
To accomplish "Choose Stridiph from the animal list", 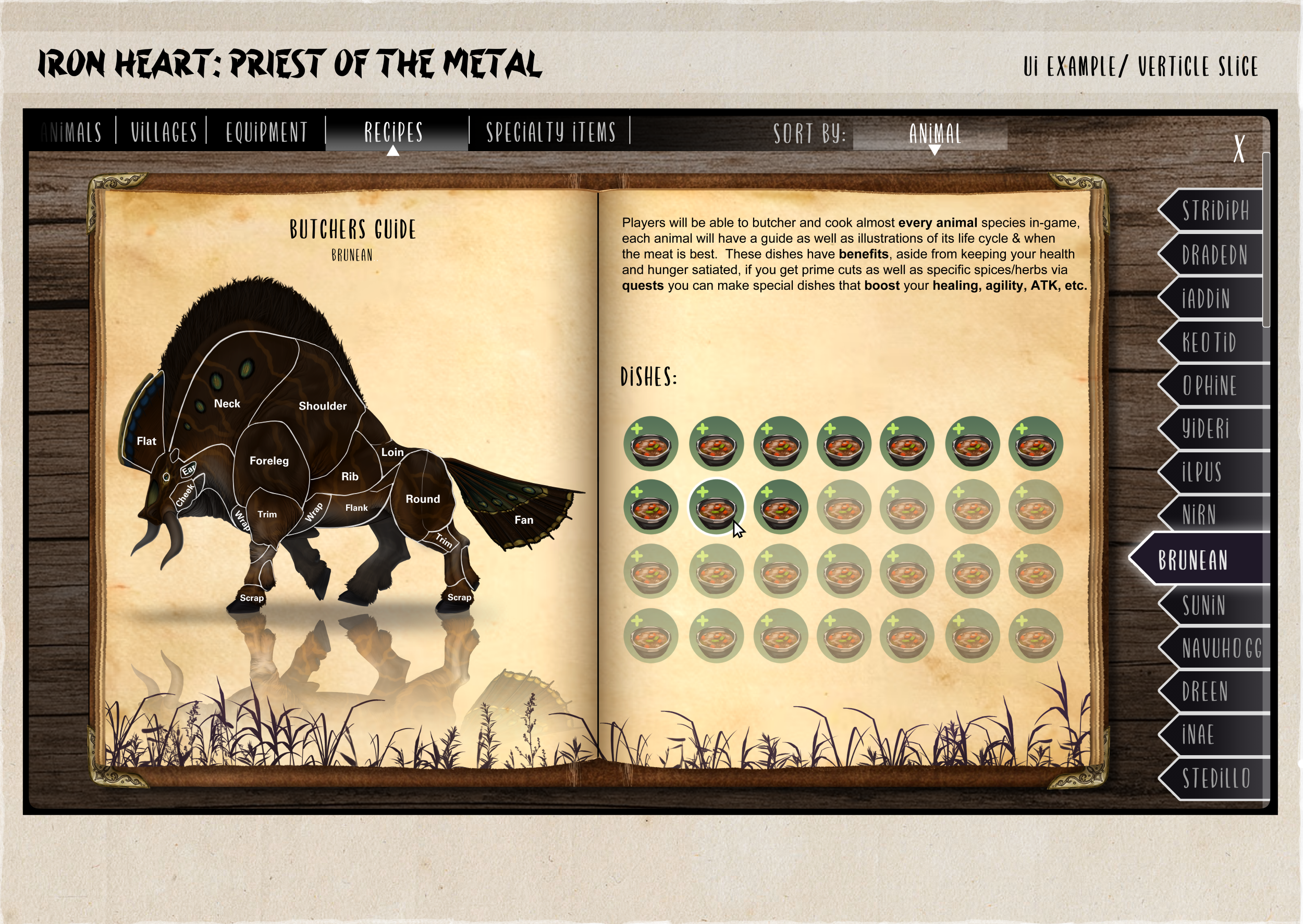I will (x=1215, y=211).
